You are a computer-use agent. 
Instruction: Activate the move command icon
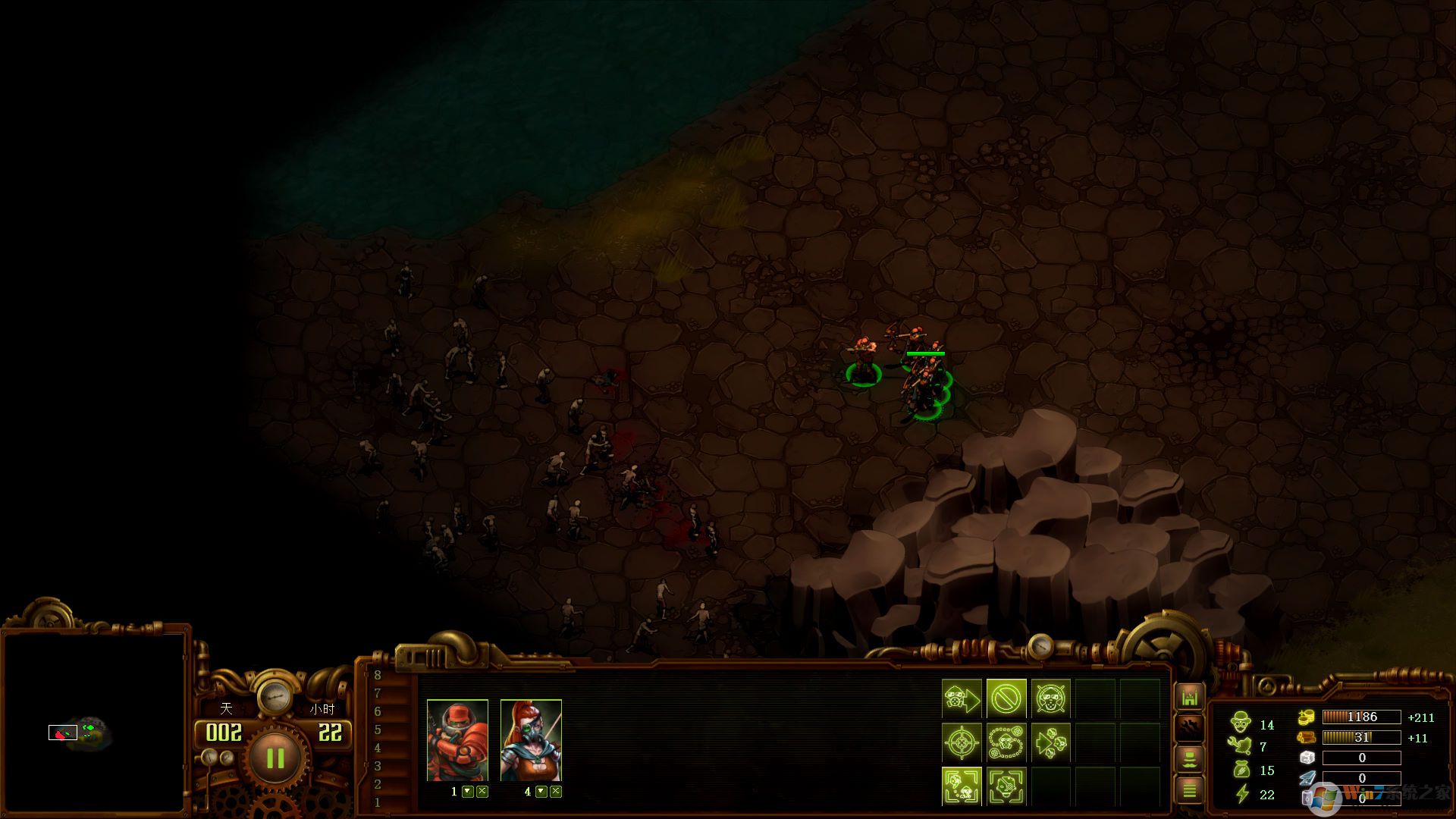962,698
